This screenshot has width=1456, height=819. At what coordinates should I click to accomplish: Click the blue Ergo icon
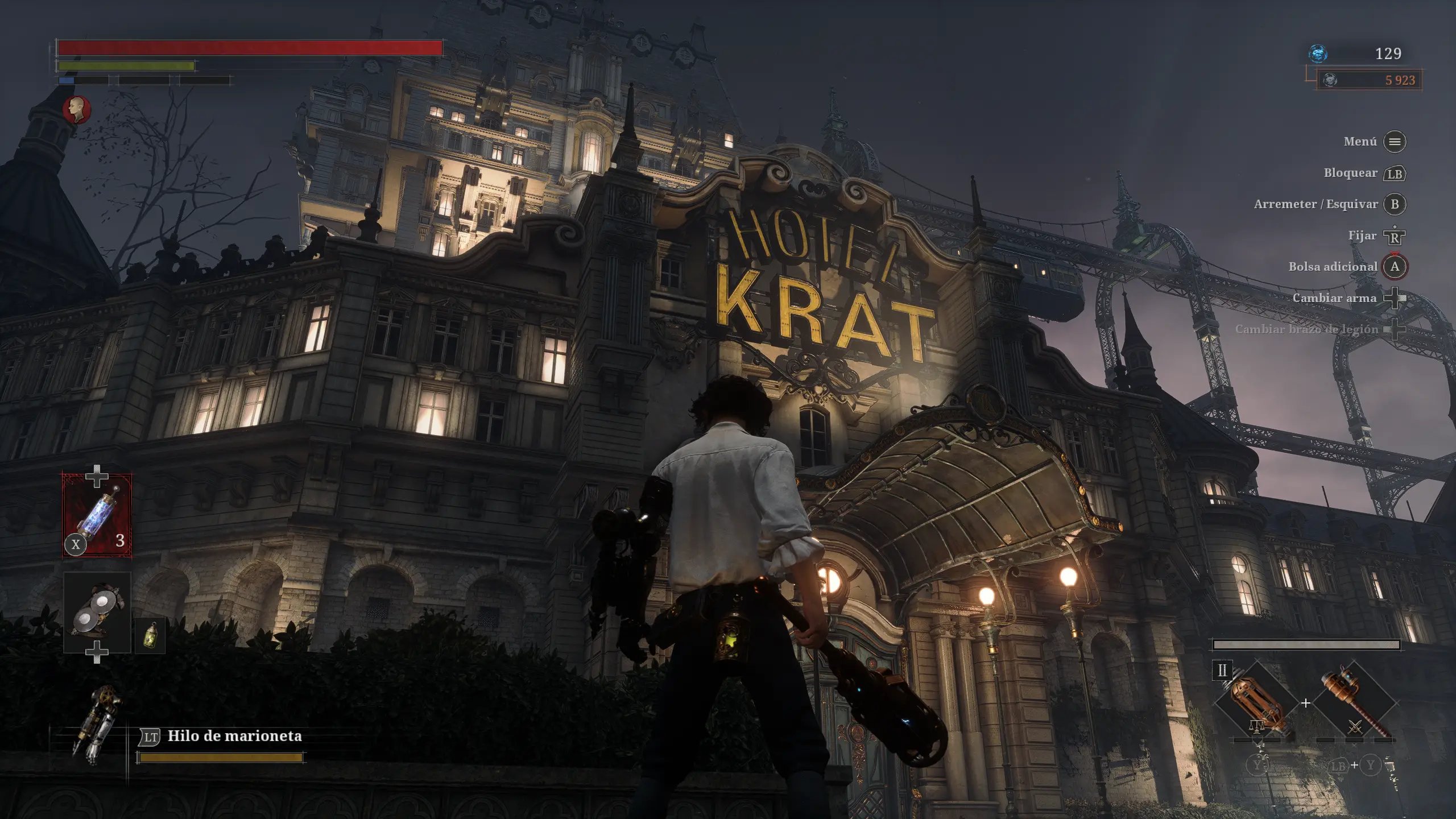[1318, 53]
